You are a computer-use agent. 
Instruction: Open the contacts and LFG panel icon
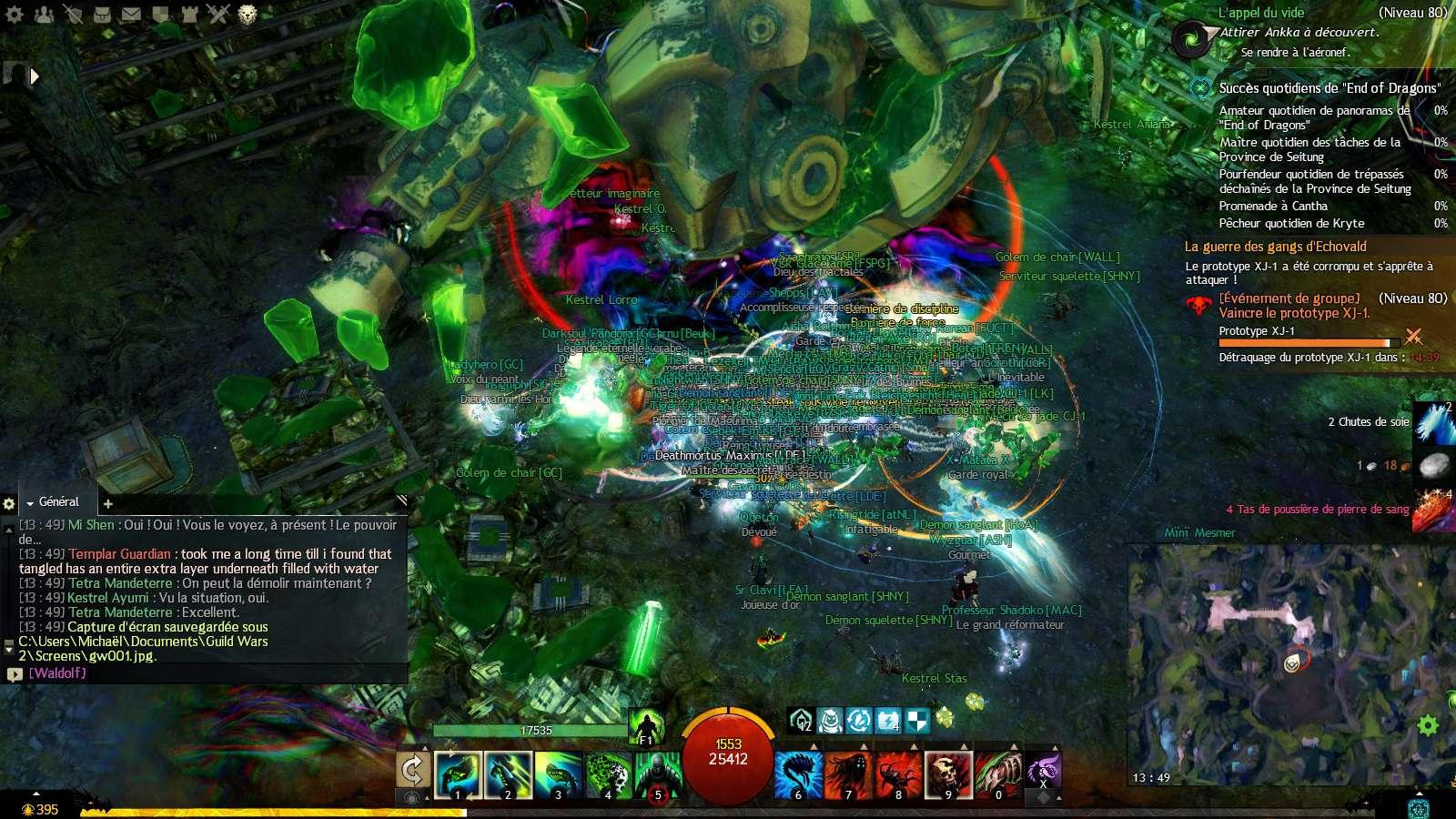(44, 14)
